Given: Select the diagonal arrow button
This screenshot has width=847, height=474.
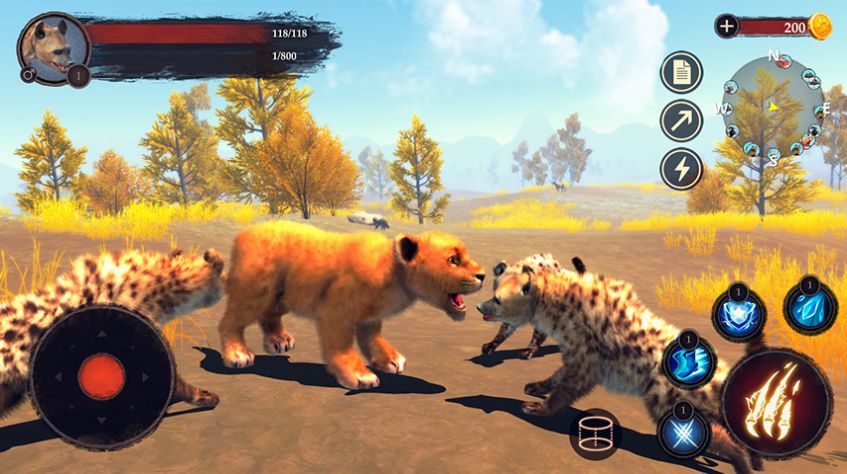Looking at the screenshot, I should click(x=681, y=120).
